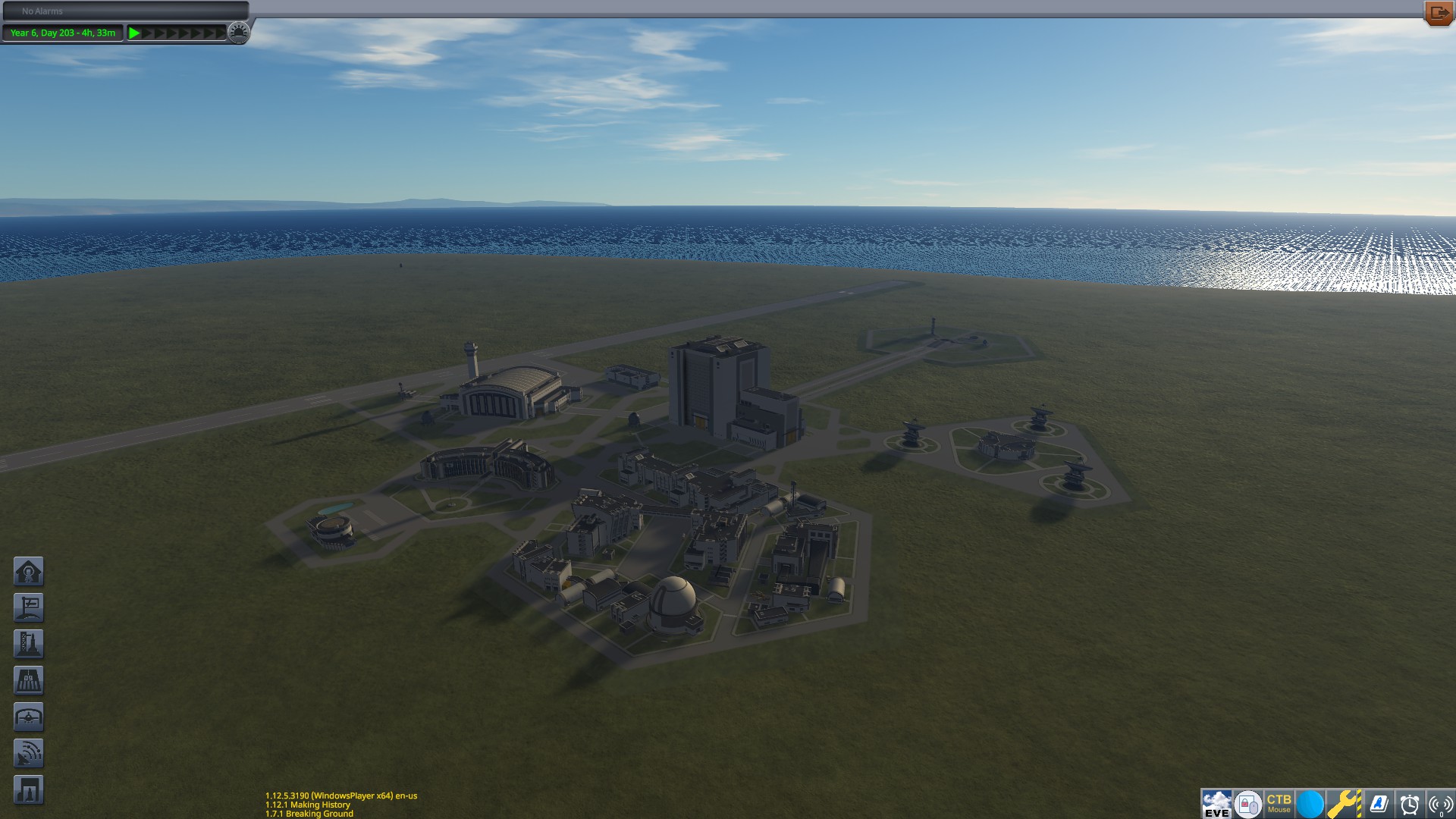The height and width of the screenshot is (819, 1456).
Task: Open the blue rocket logbook icon
Action: [x=1379, y=802]
